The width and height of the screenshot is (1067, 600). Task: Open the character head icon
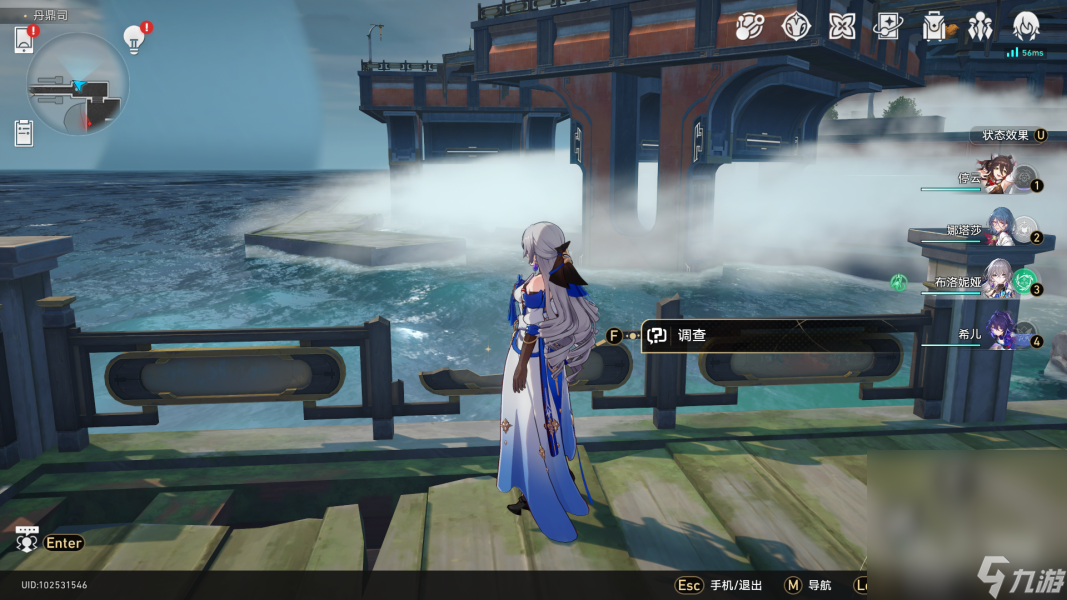tap(1026, 27)
